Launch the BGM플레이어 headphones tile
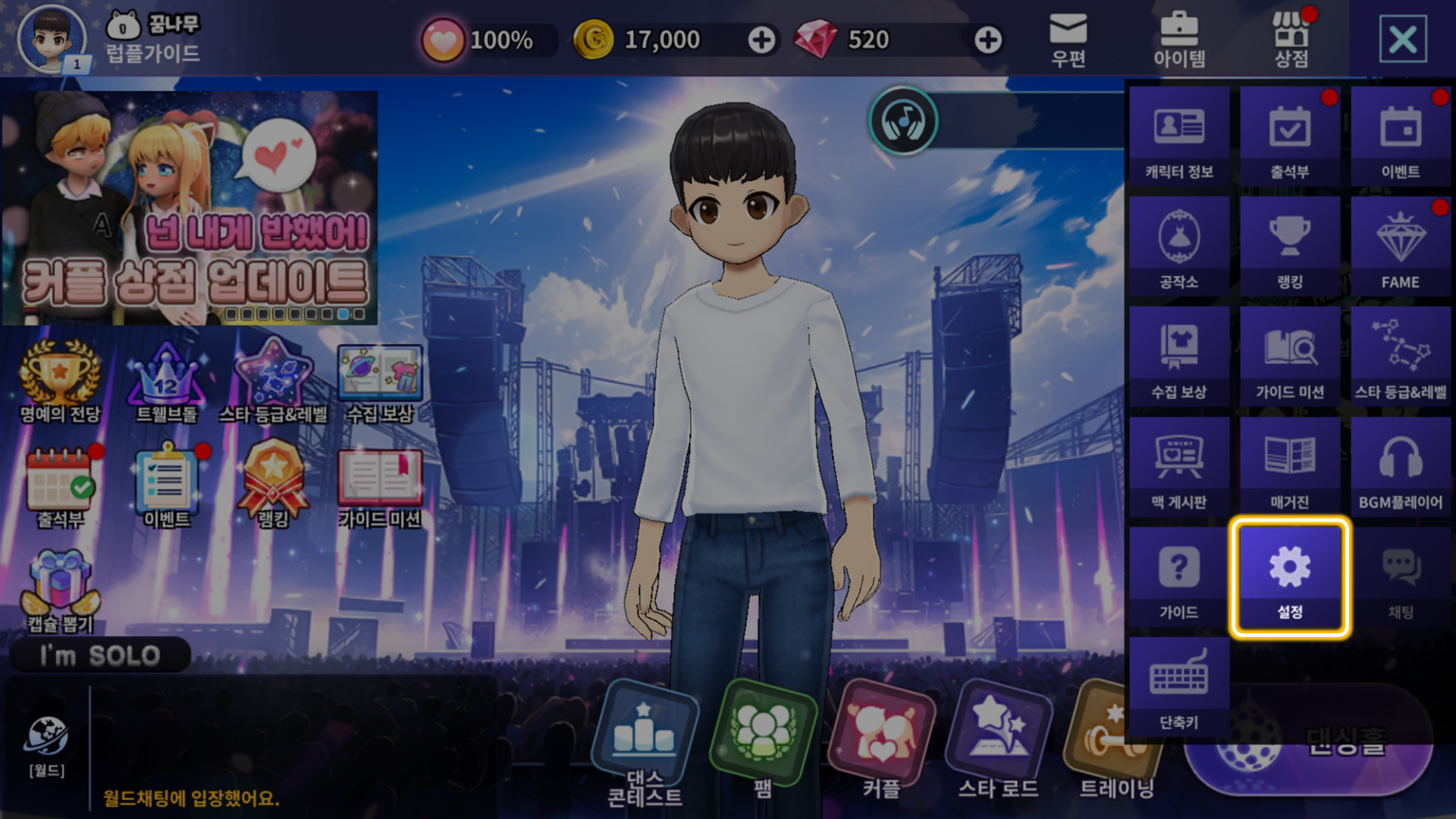The width and height of the screenshot is (1456, 819). 1400,466
